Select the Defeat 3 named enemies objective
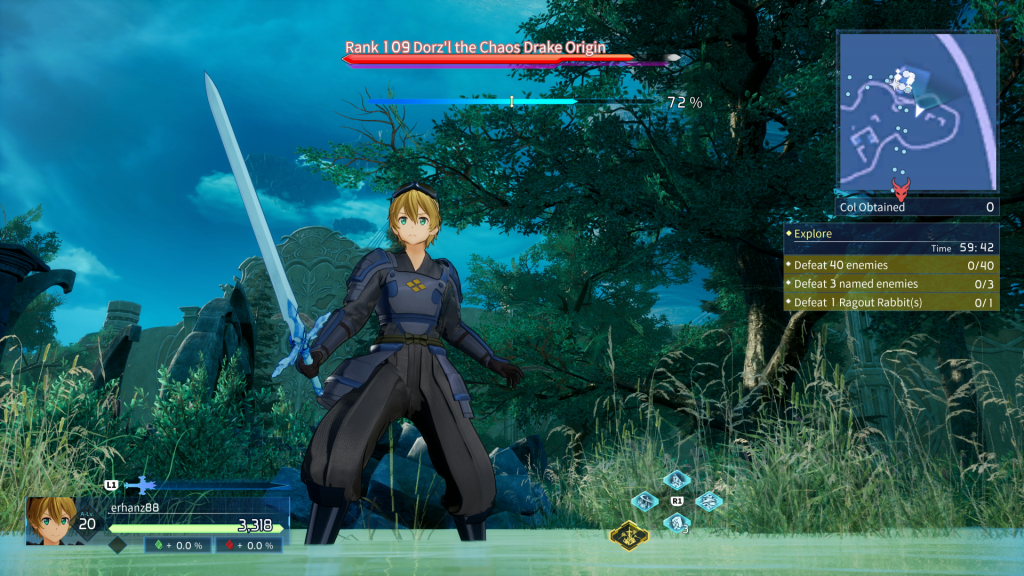This screenshot has width=1024, height=576. [x=891, y=283]
